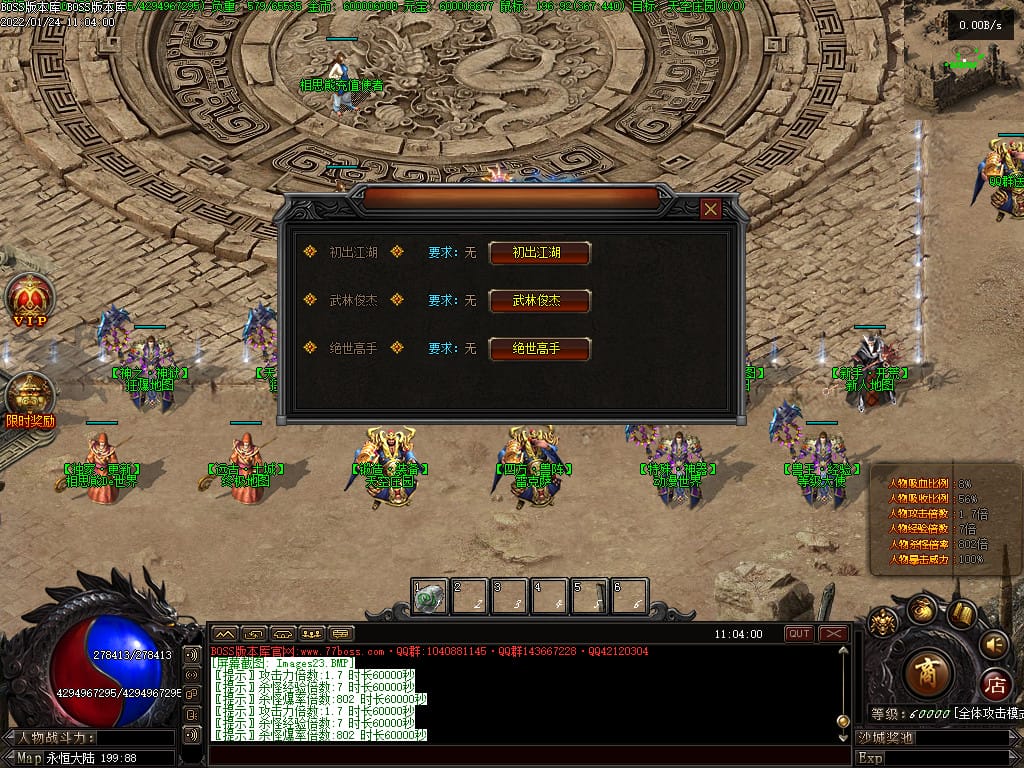Open the bag pouch icon
1024x768 pixels.
tap(923, 609)
